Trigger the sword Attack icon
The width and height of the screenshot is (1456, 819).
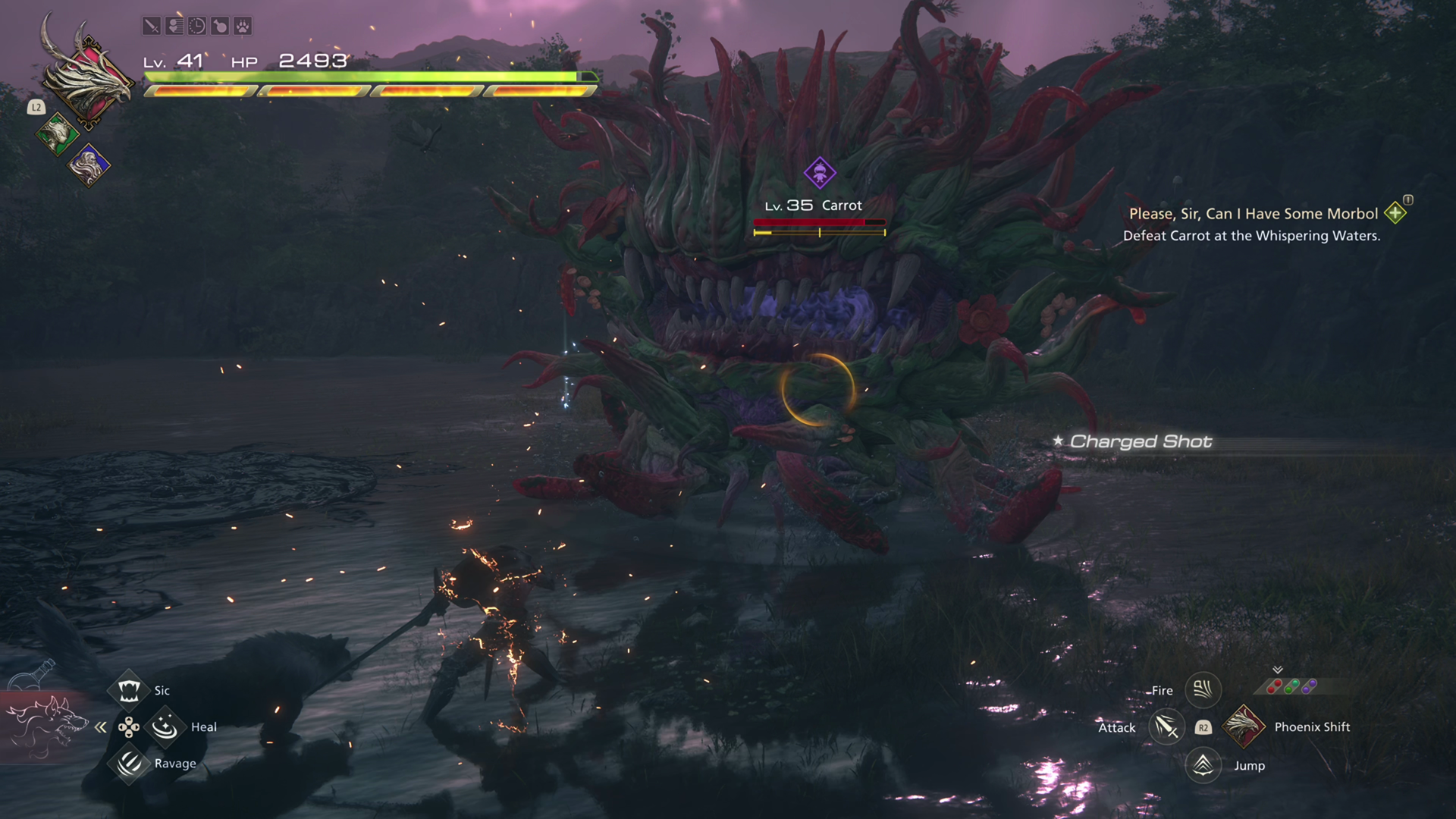pyautogui.click(x=1166, y=727)
